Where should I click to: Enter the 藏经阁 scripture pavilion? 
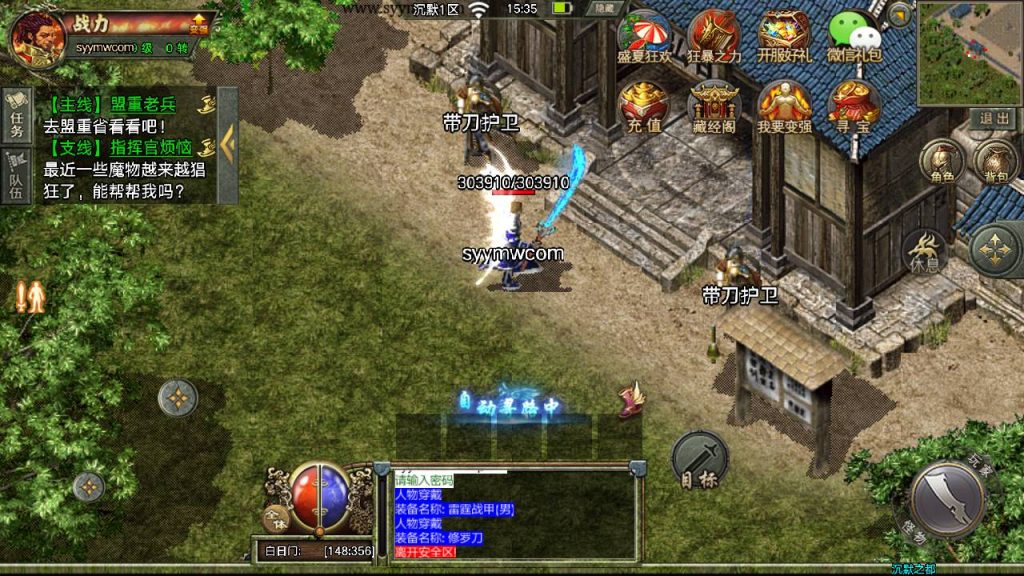coord(714,106)
